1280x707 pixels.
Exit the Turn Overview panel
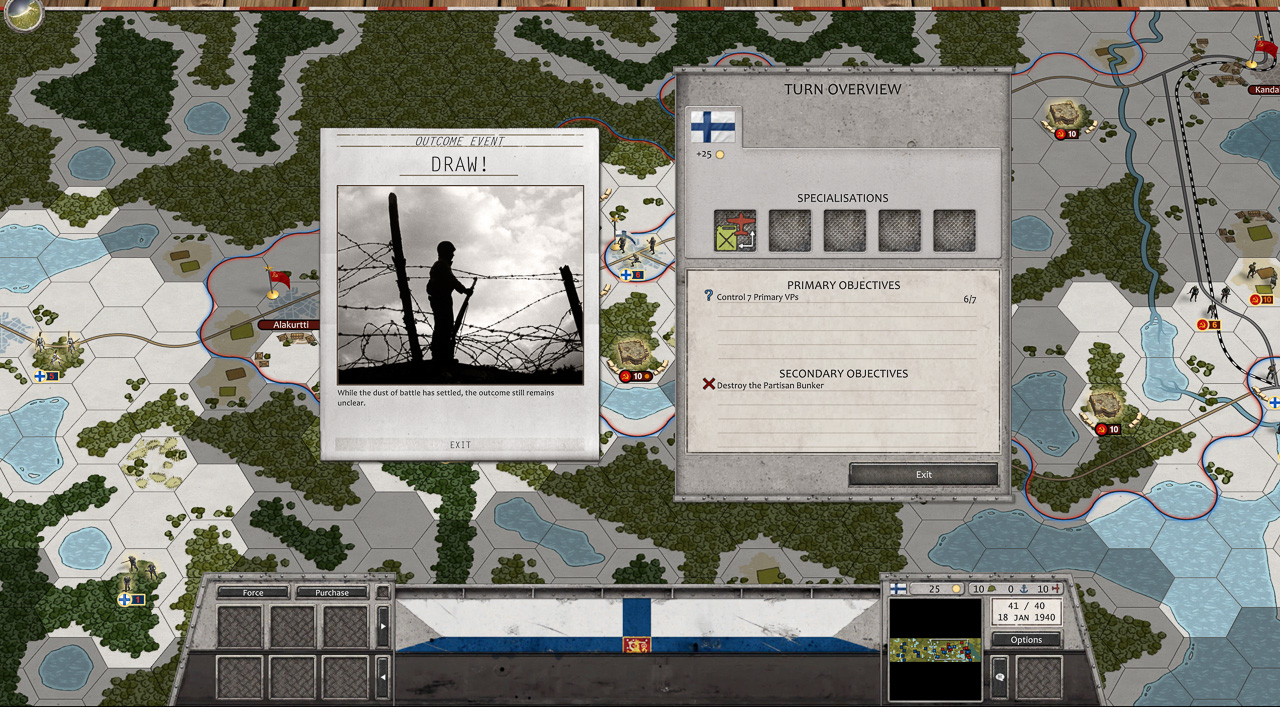(x=923, y=474)
